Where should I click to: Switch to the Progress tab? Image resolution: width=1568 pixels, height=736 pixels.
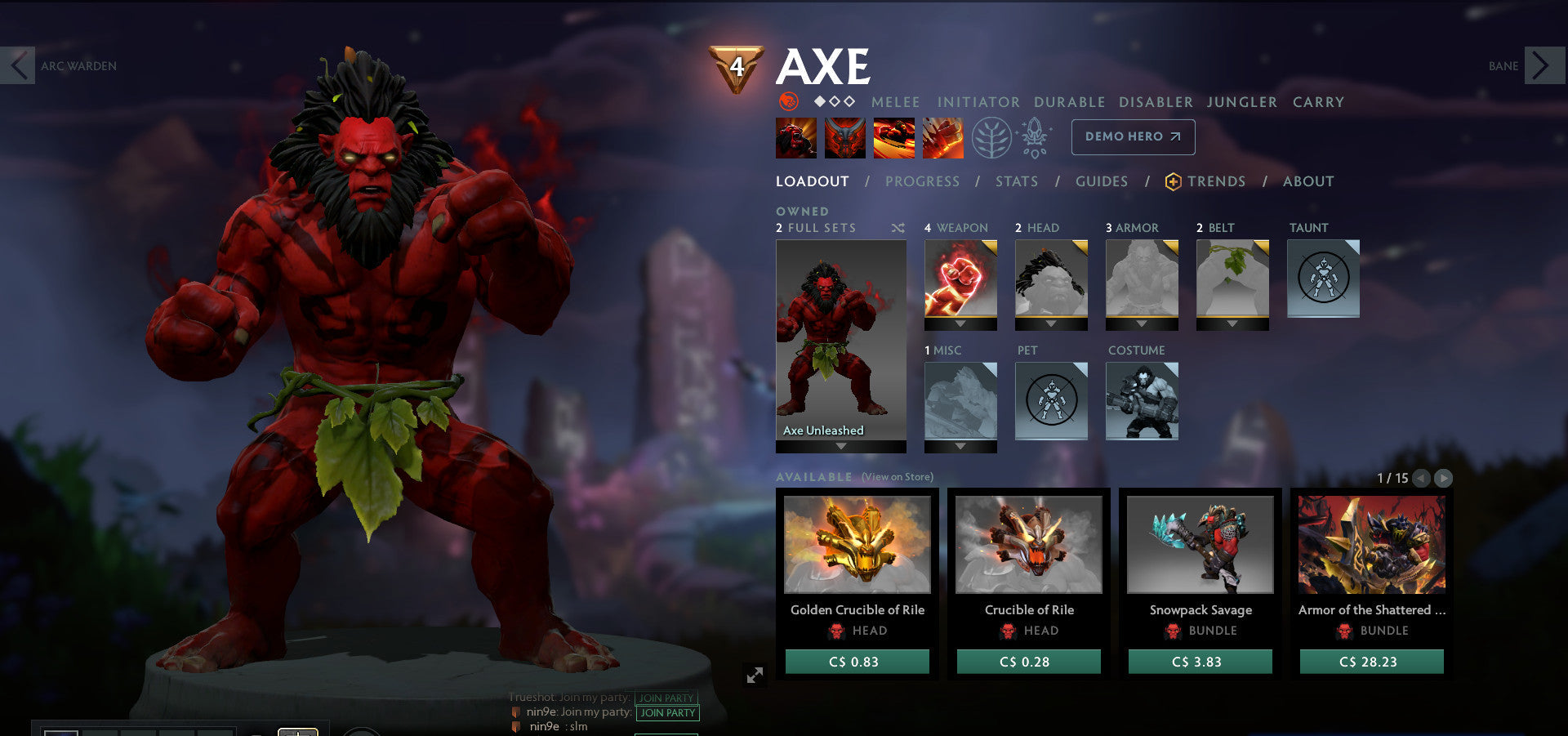(922, 181)
